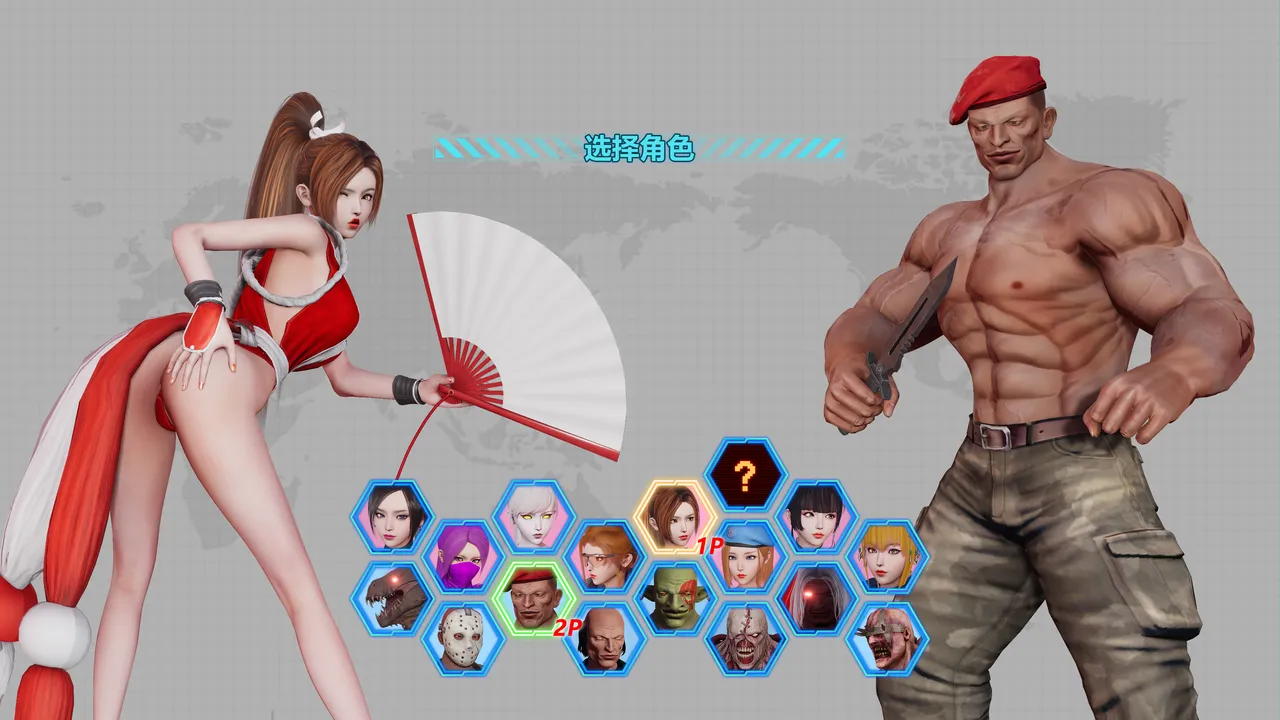Screen dimensions: 1280x720
Task: Select the red beret soldier portrait
Action: pyautogui.click(x=533, y=598)
